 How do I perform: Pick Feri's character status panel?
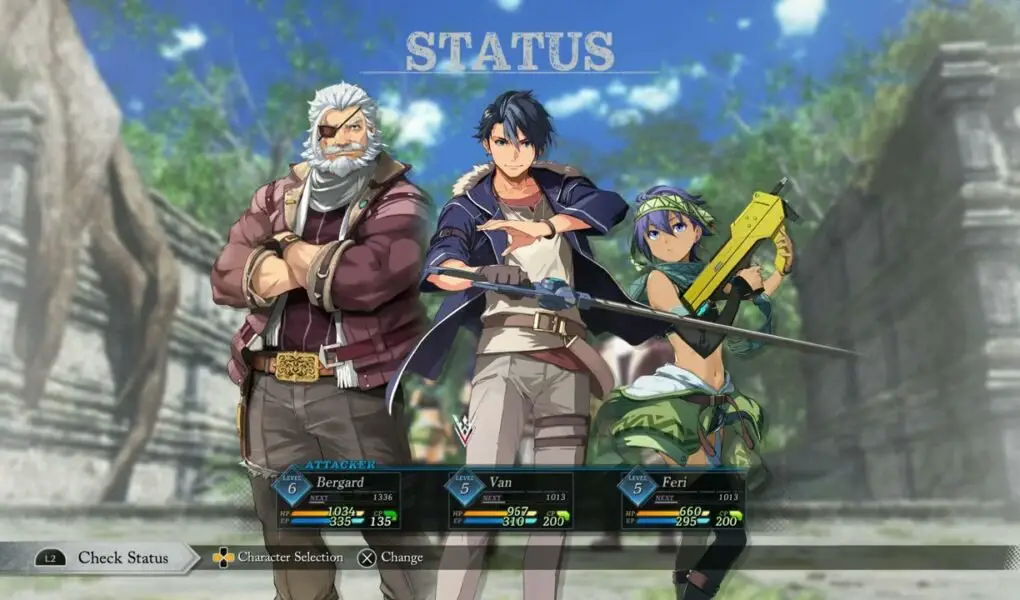[x=682, y=498]
